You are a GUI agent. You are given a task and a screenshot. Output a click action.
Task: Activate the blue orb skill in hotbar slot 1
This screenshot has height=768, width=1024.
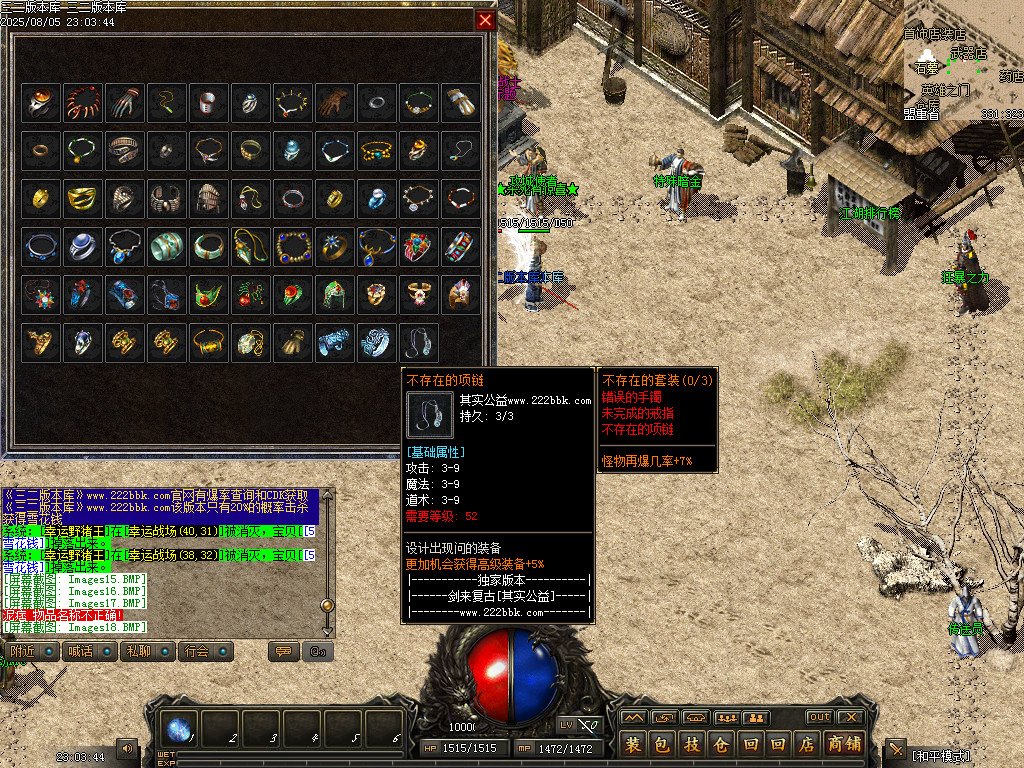coord(180,731)
